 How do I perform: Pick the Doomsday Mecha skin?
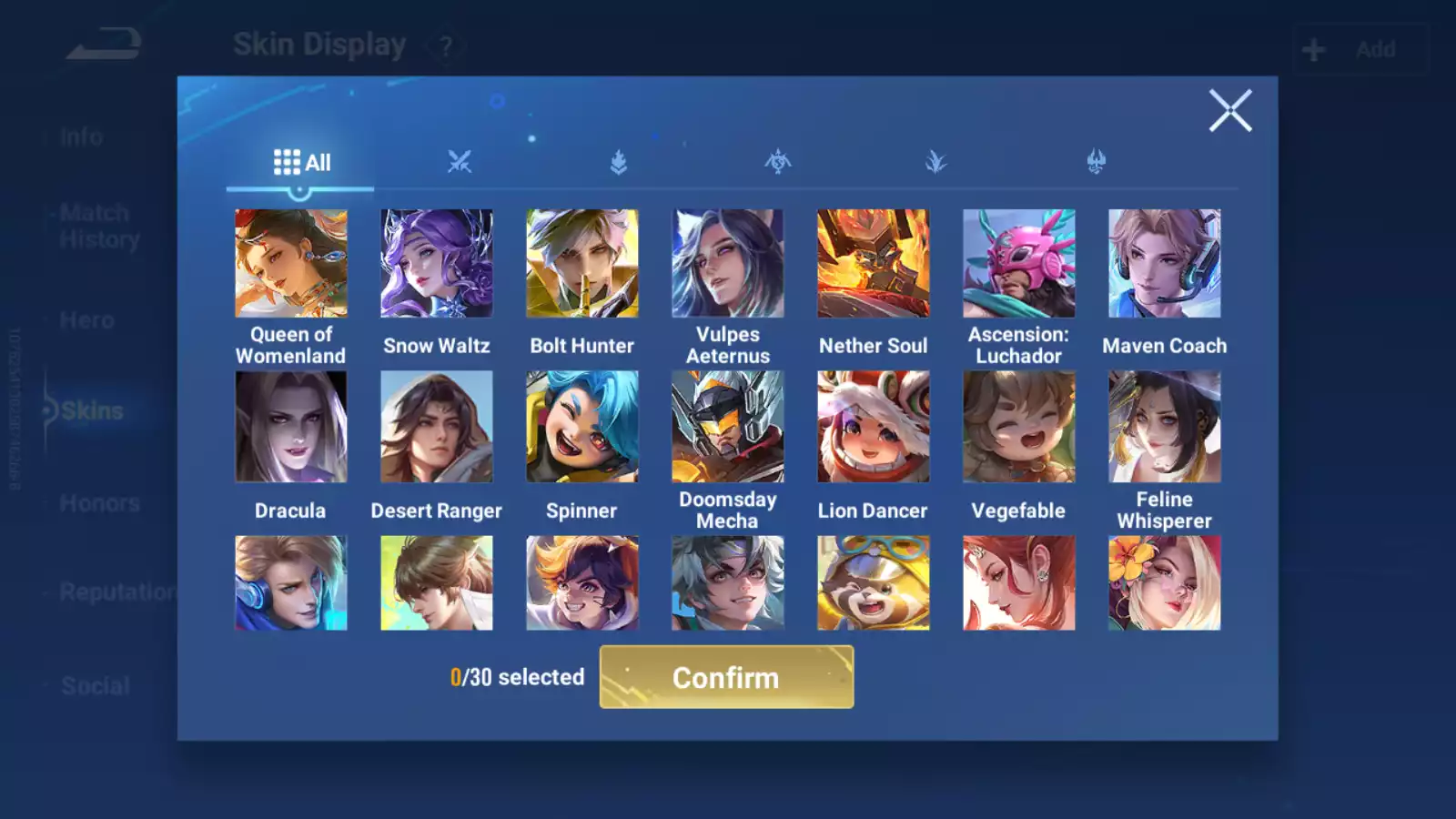728,427
